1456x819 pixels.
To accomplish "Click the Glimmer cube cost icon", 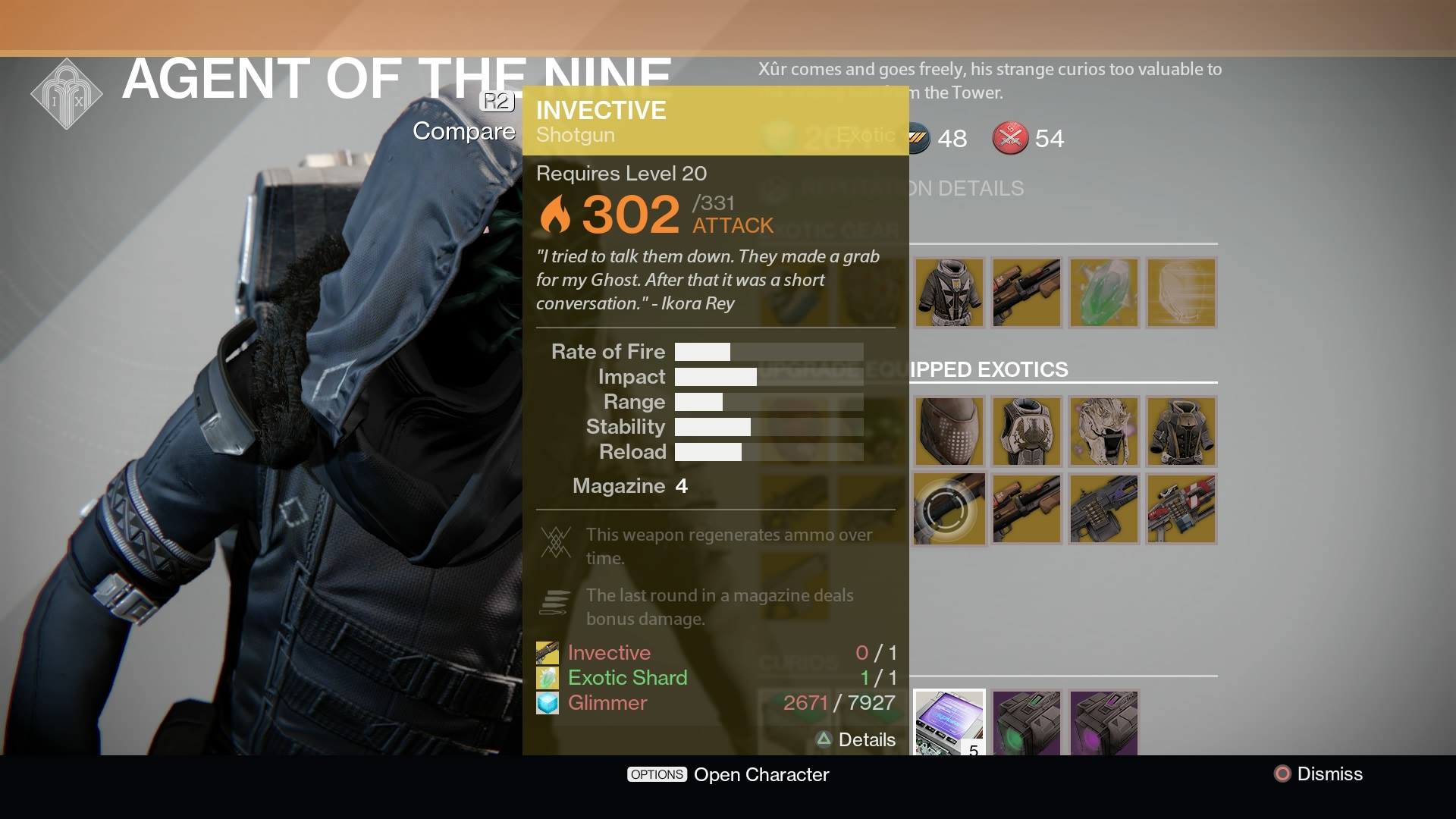I will point(548,704).
